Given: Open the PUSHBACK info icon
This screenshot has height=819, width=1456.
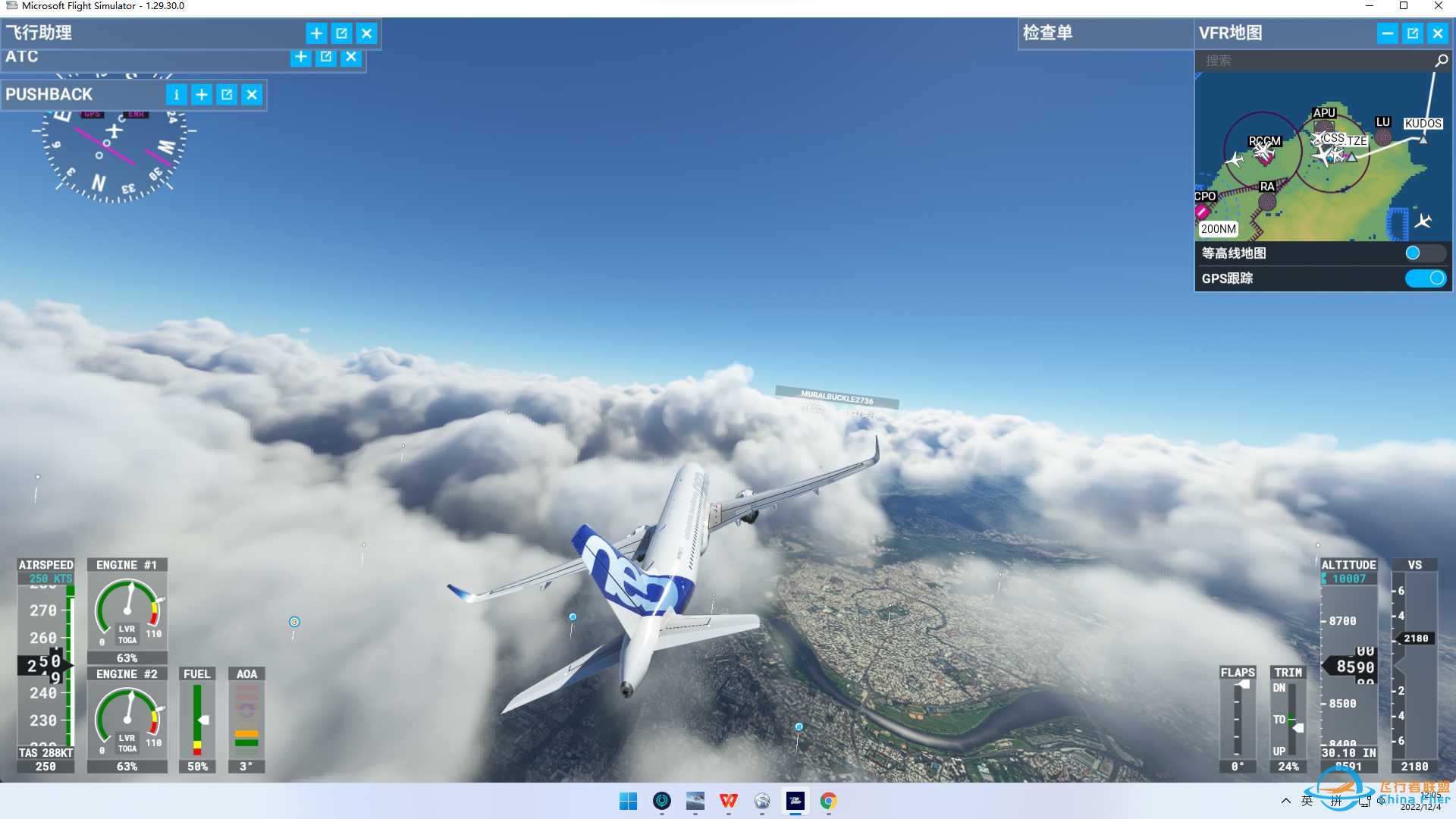Looking at the screenshot, I should tap(176, 94).
